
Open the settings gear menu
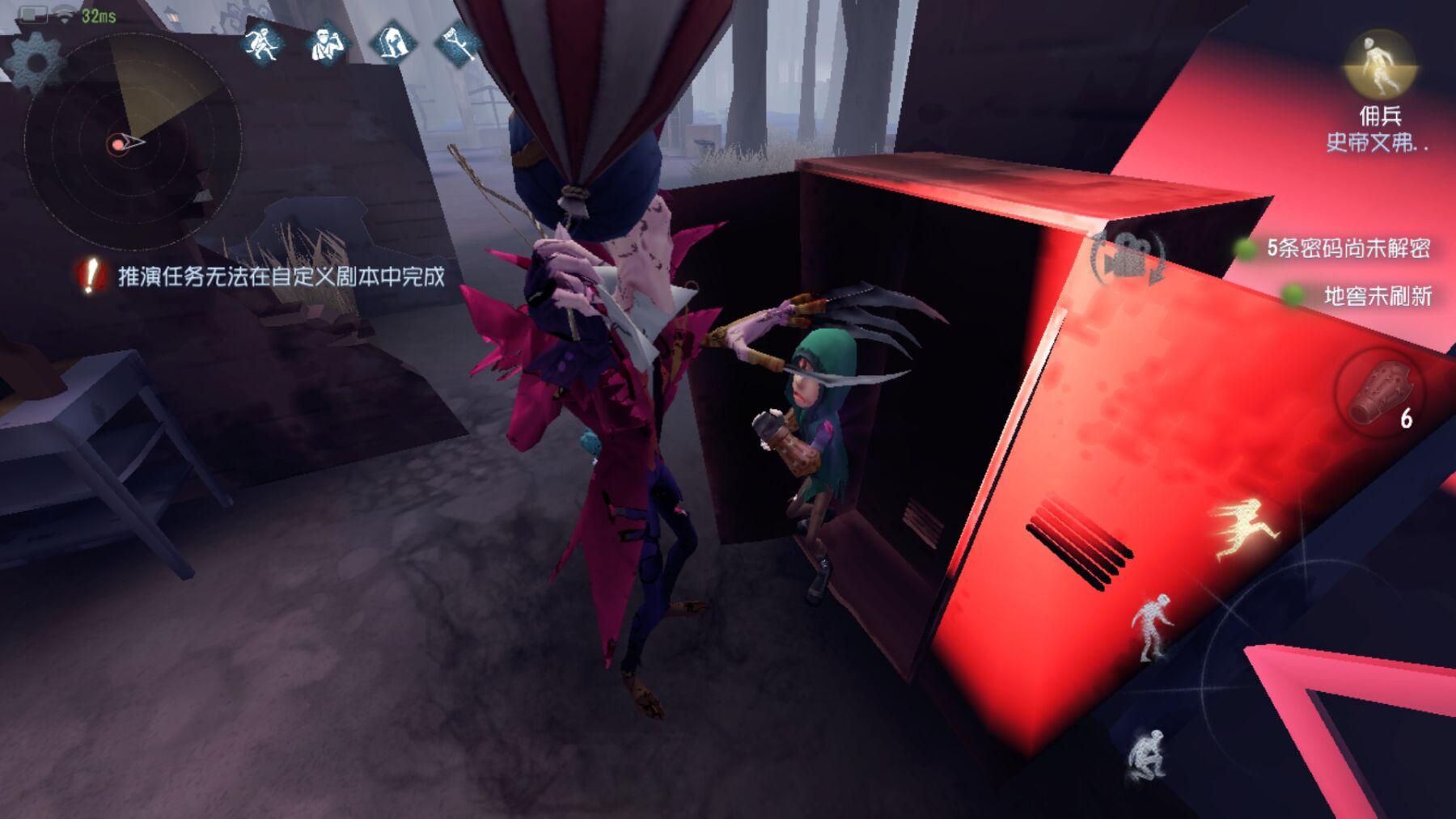click(34, 62)
